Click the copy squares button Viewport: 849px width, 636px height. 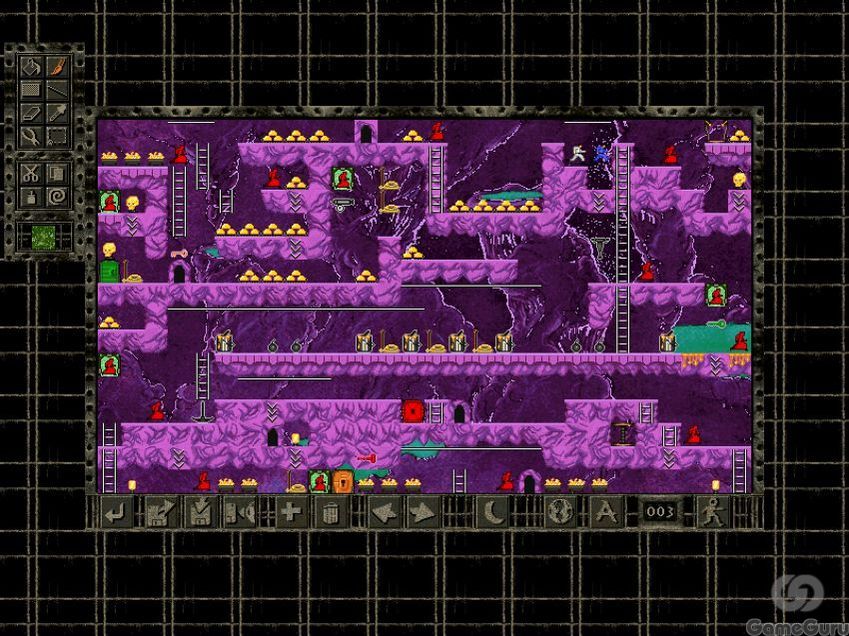(x=57, y=172)
